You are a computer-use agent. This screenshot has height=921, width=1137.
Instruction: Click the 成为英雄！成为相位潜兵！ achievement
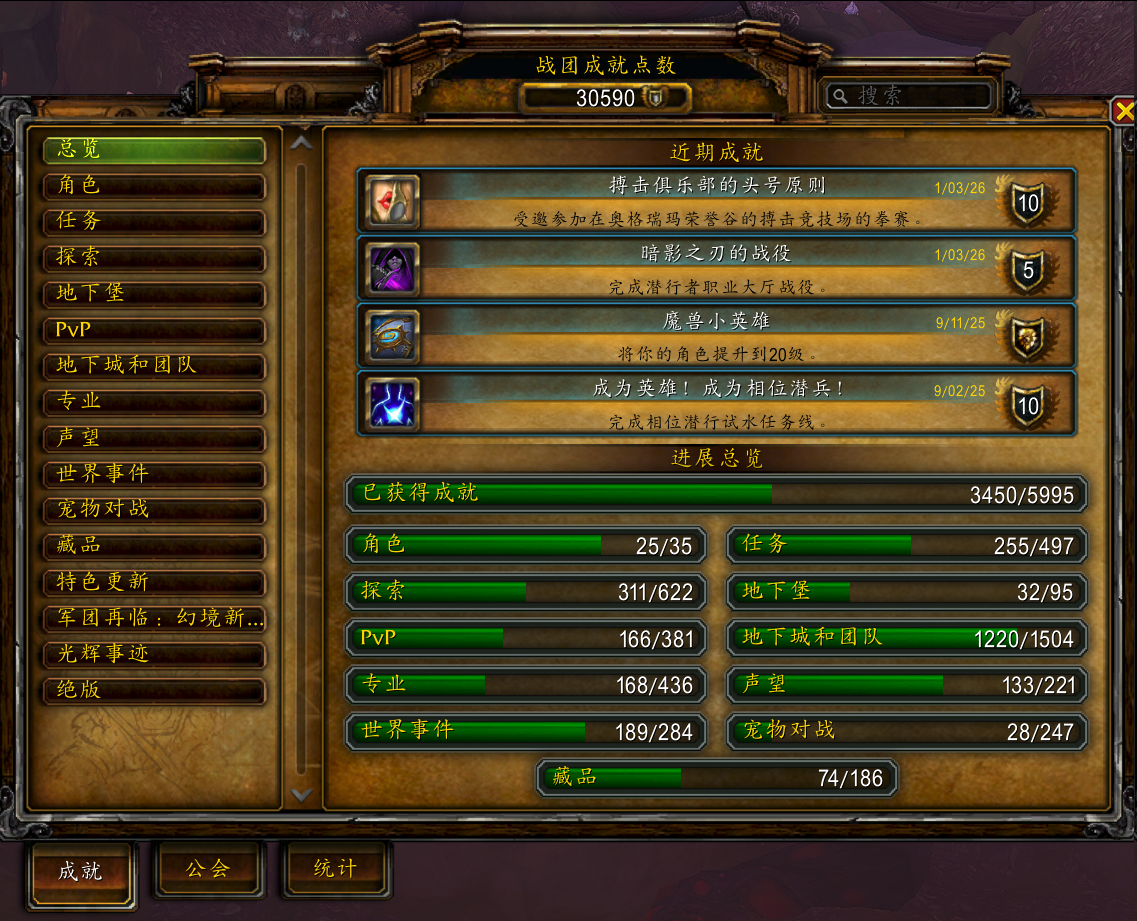tap(716, 404)
